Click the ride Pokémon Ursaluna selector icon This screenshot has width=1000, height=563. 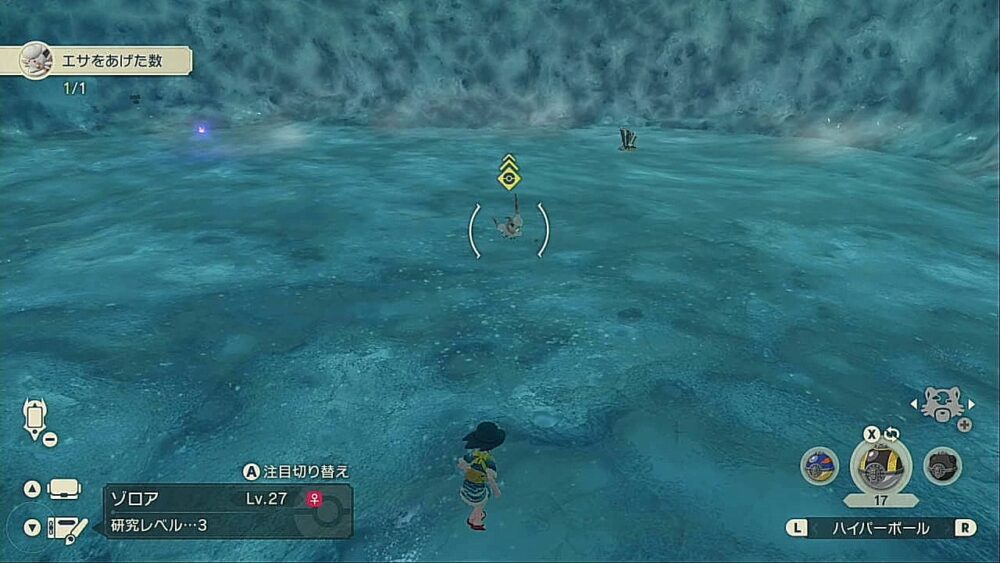(x=942, y=403)
